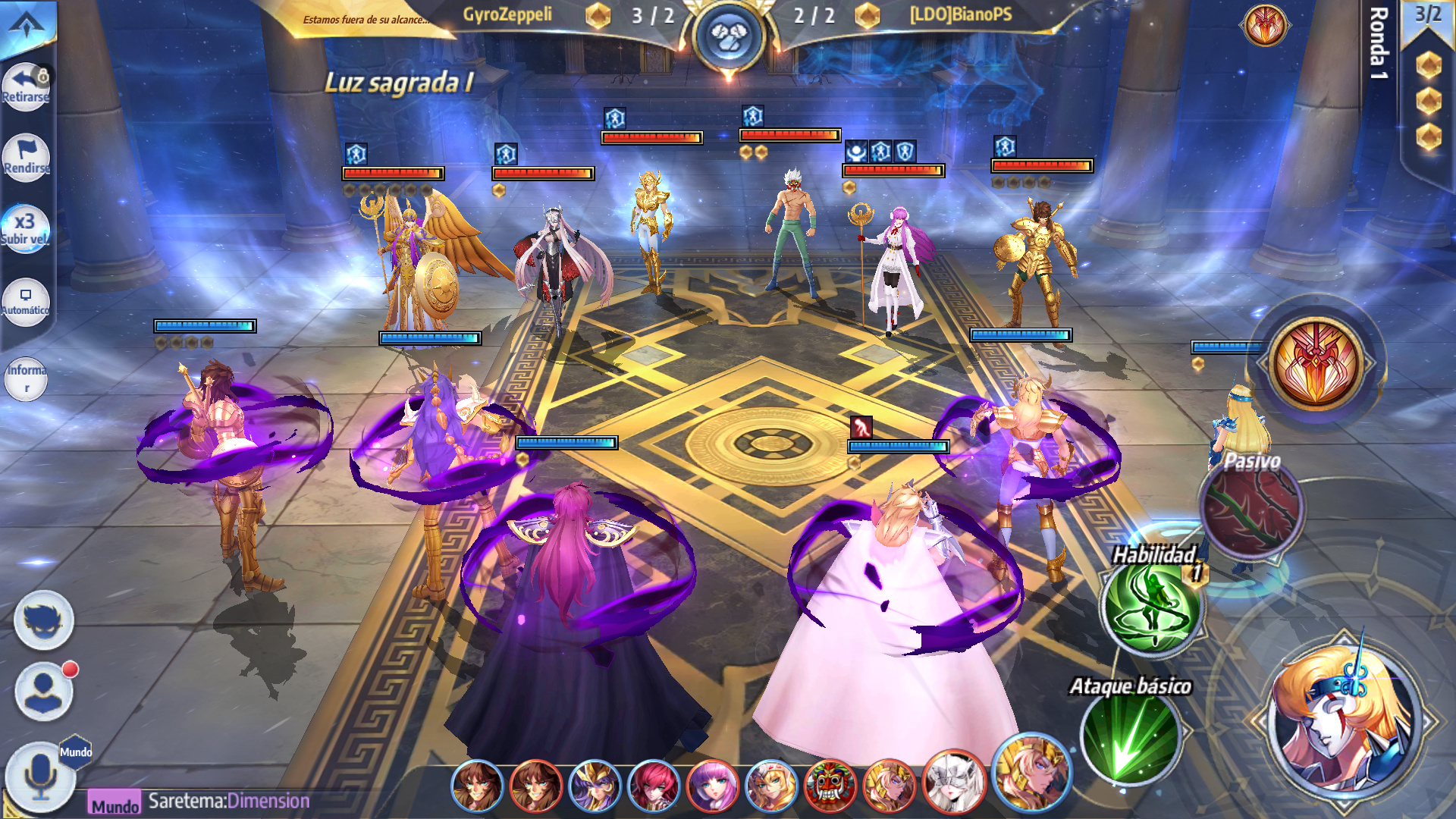Tap the small orange emblem near Ronda 1

(x=1264, y=24)
